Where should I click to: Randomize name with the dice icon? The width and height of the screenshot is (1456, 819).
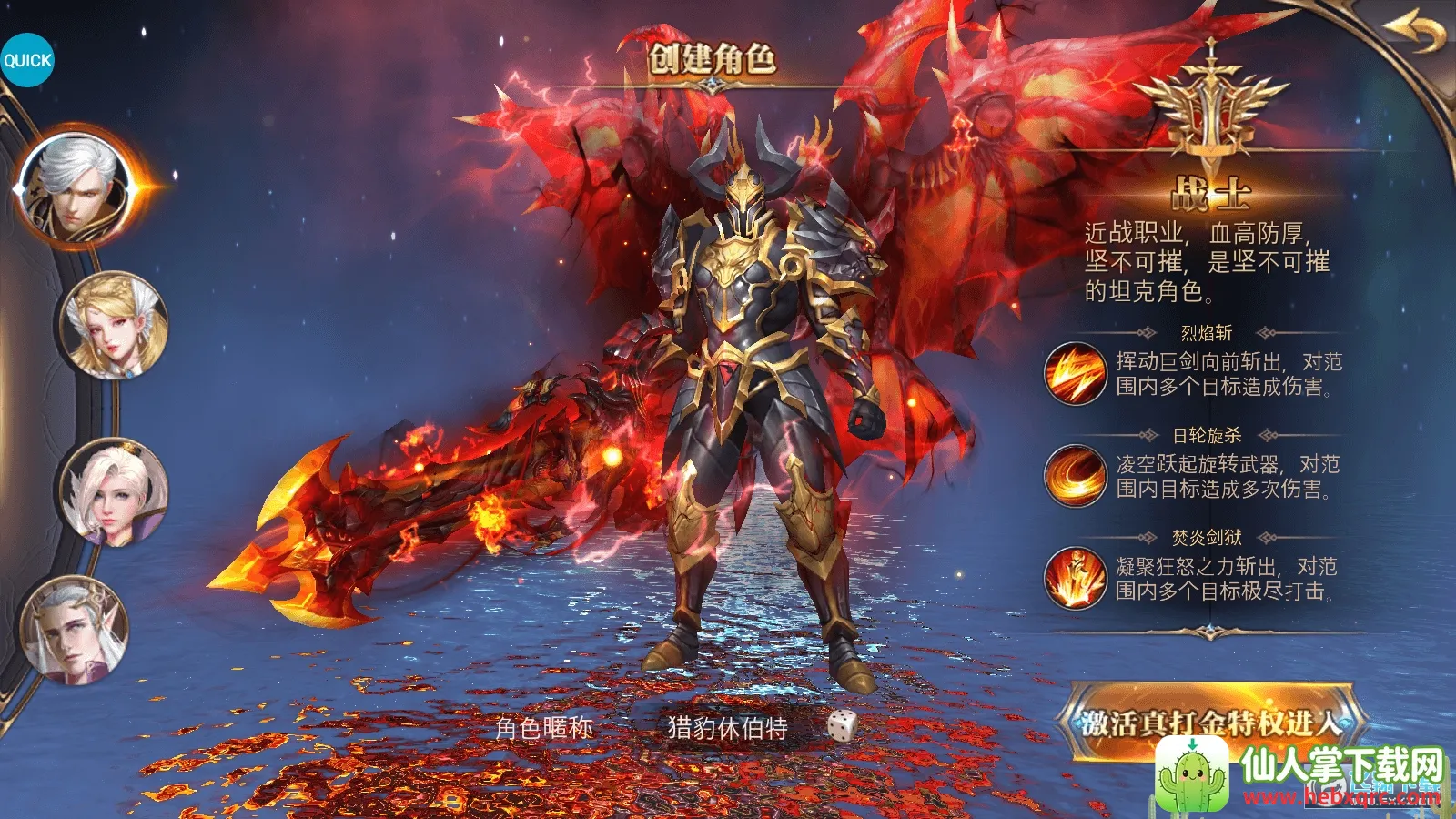[843, 726]
